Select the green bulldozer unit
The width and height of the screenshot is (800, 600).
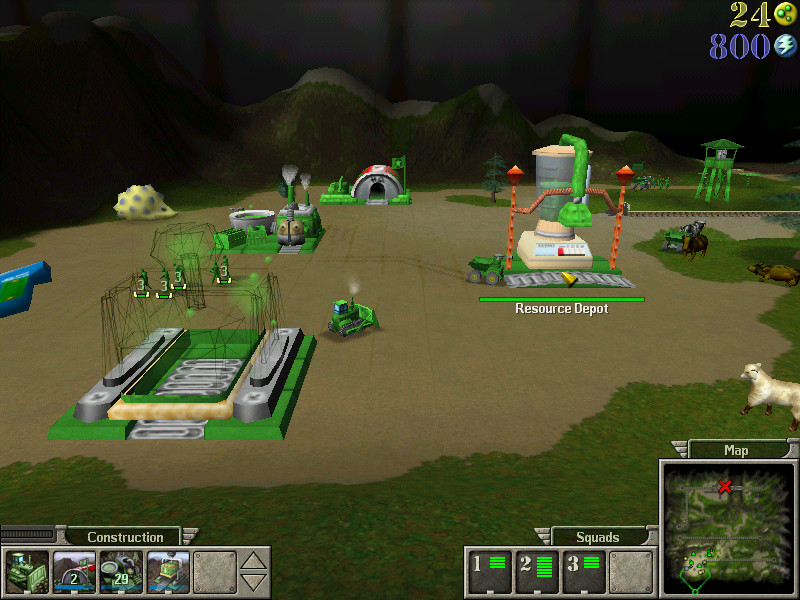353,315
